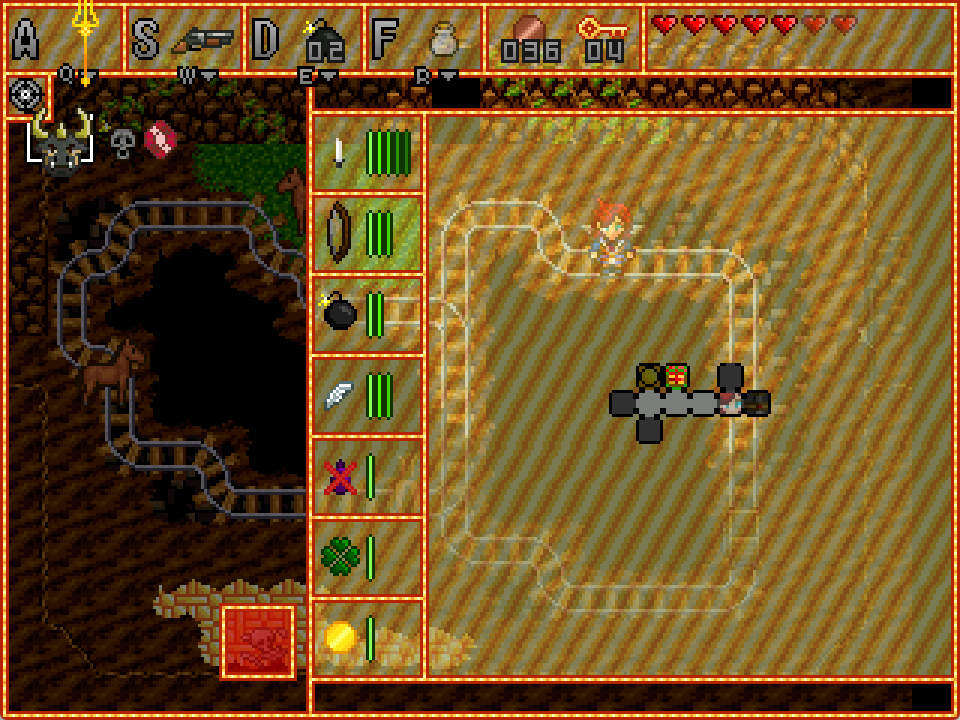Click the red treasure room tile on minimap

tap(677, 375)
